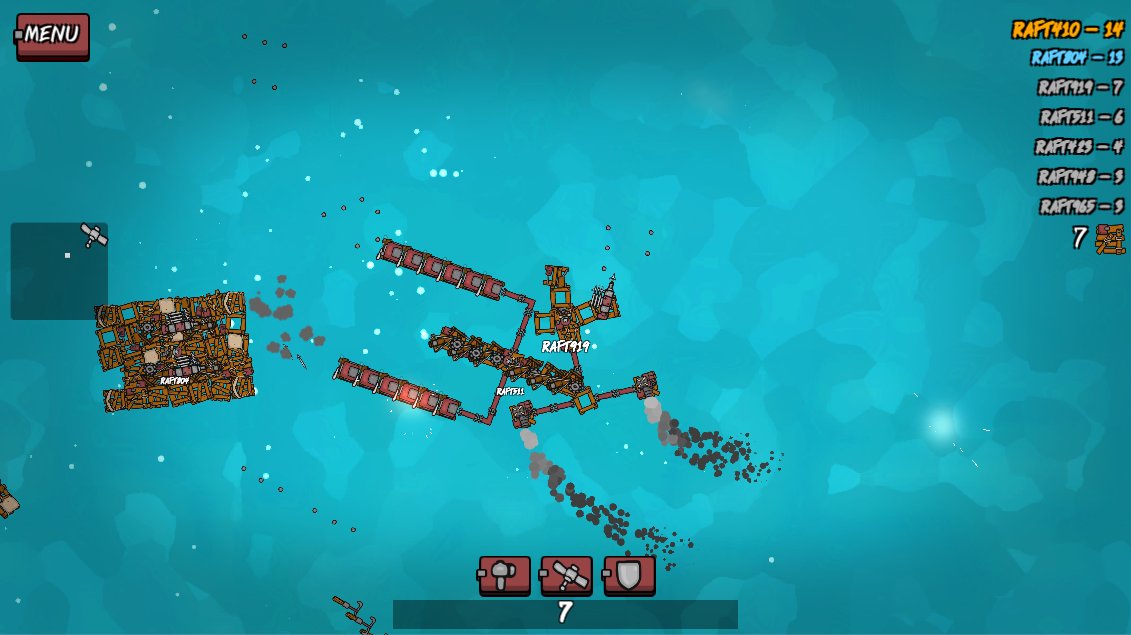
Task: Activate the satellite ability button
Action: pyautogui.click(x=566, y=575)
